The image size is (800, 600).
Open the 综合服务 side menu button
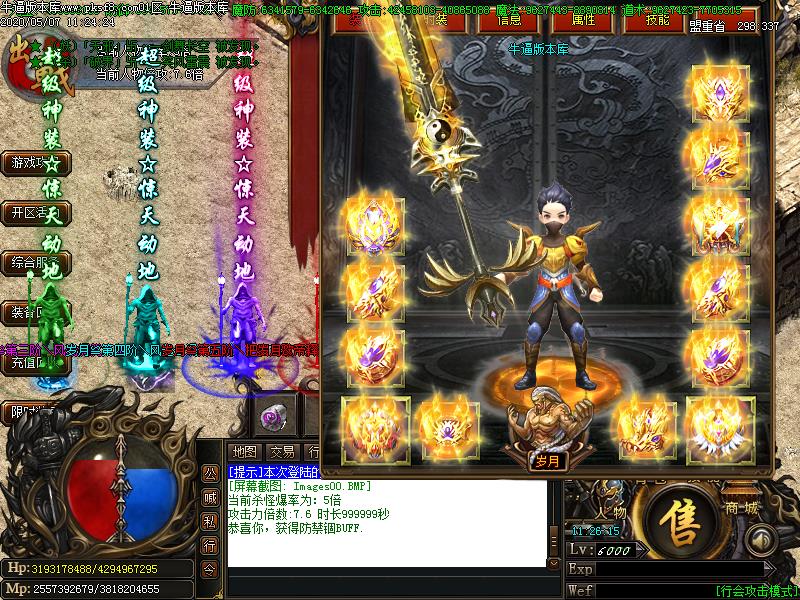click(x=28, y=263)
